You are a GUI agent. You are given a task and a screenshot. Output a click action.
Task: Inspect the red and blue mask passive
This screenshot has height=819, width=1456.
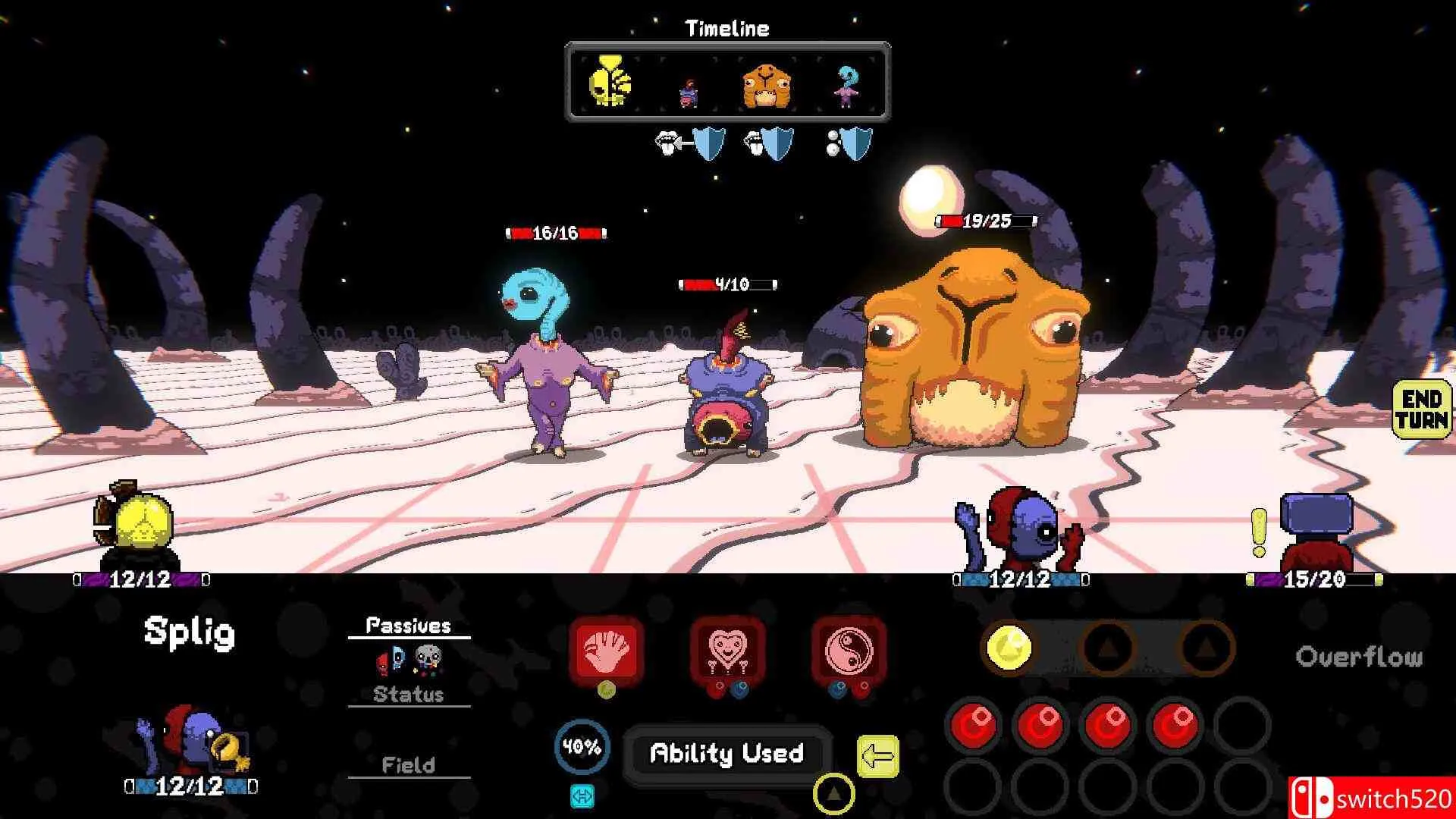(391, 661)
